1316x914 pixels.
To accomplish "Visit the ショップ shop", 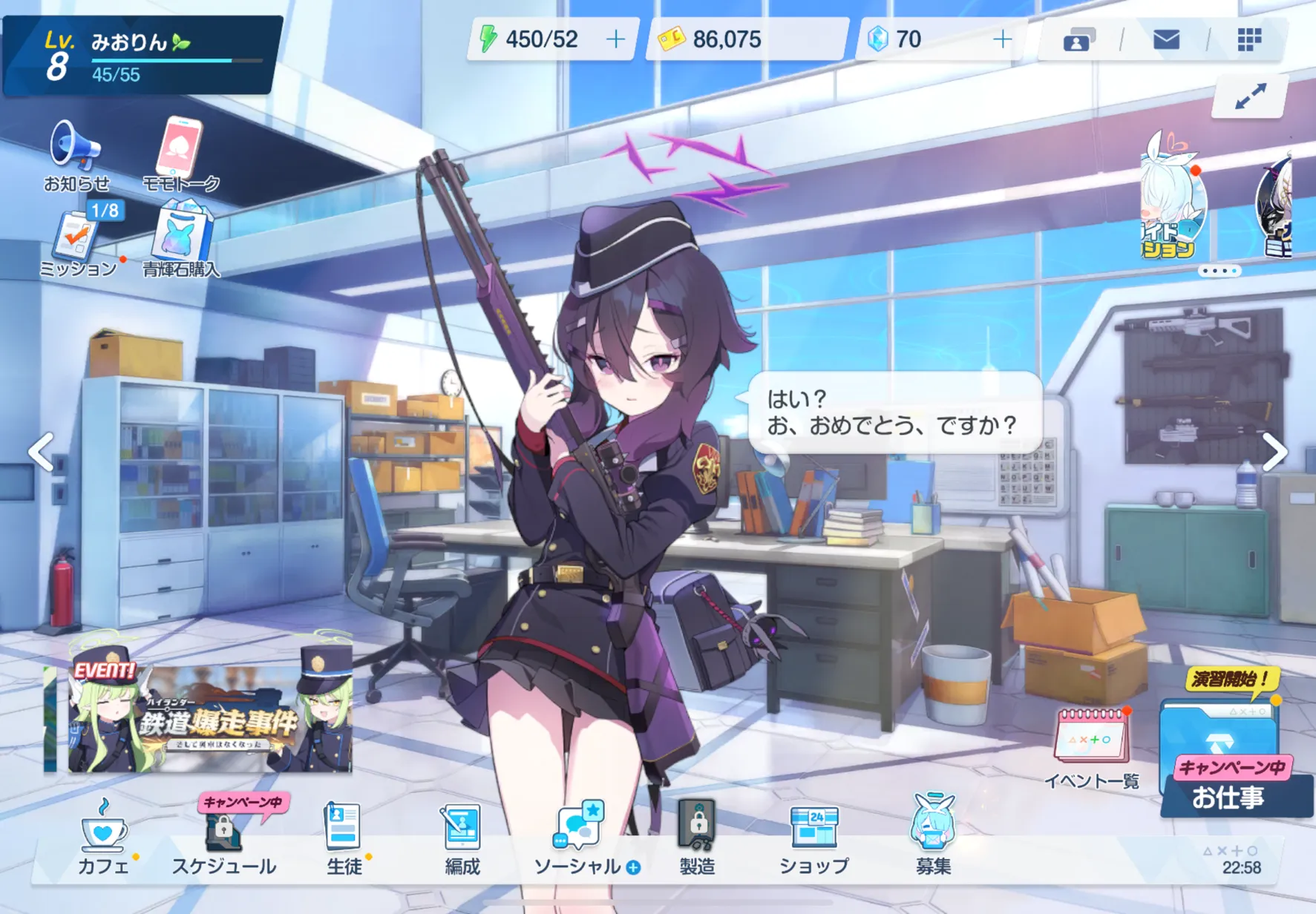I will point(814,835).
